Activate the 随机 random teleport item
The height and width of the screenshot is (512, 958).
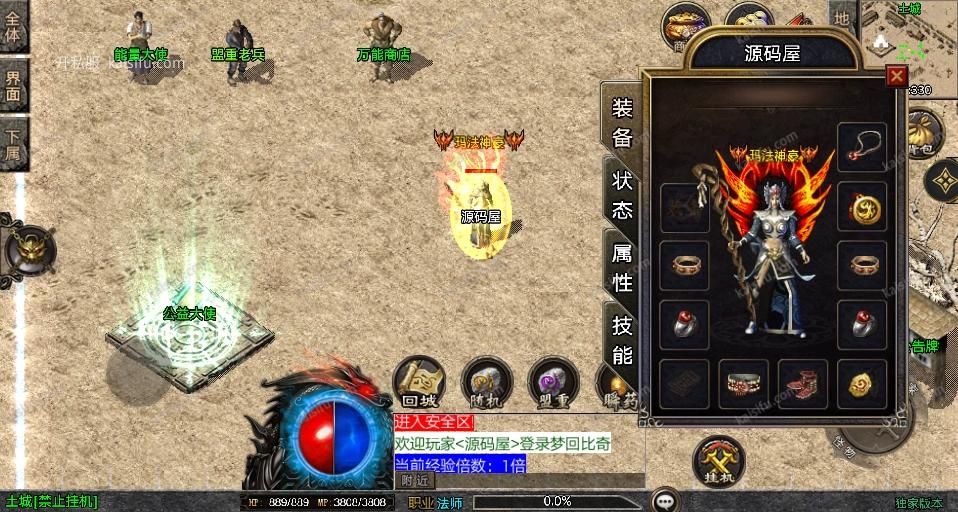[x=484, y=381]
